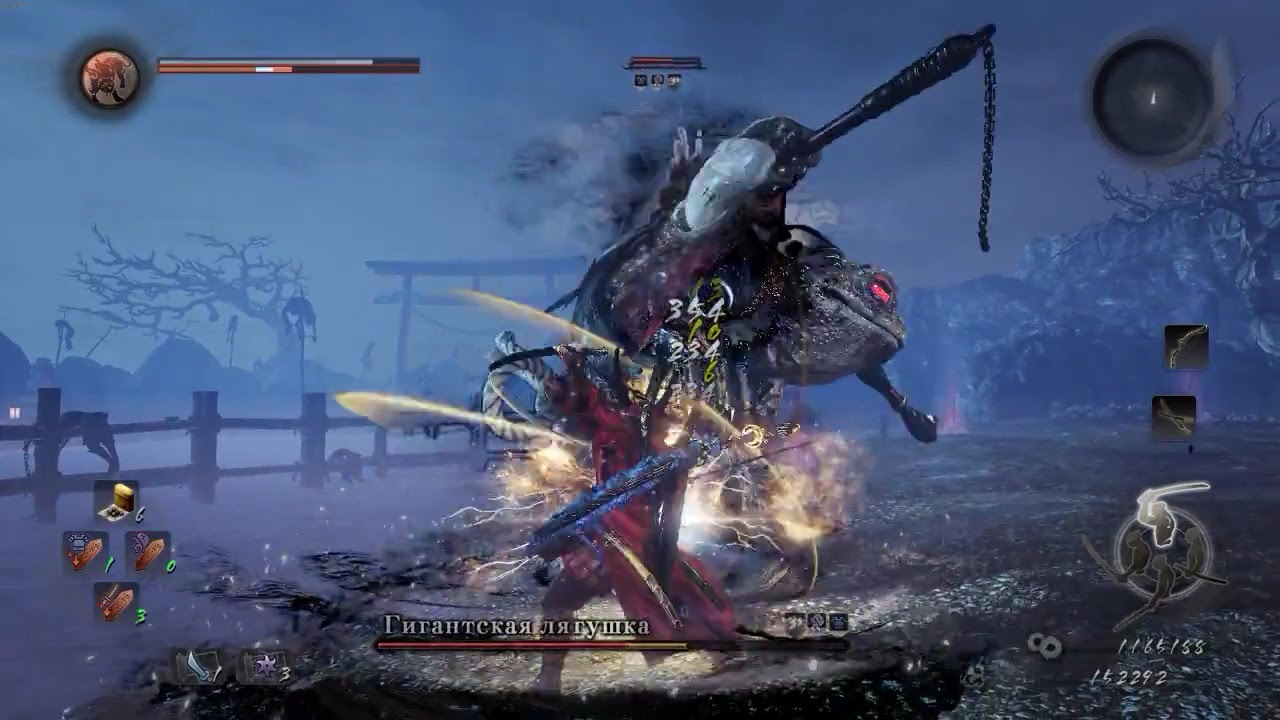1280x720 pixels.
Task: Open the guardian spirit portrait icon
Action: (x=110, y=77)
